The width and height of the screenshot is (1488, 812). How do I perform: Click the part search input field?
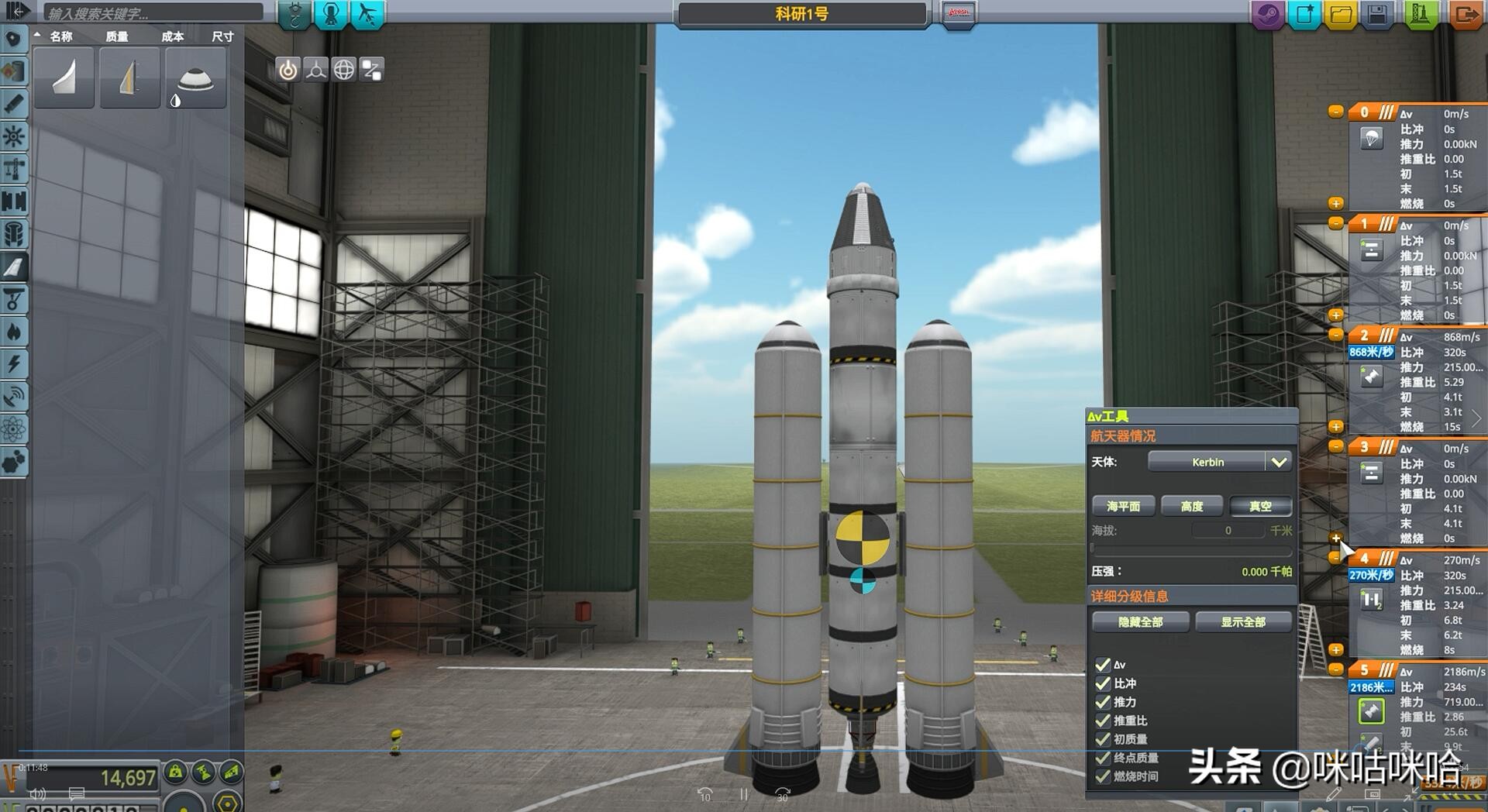[151, 12]
